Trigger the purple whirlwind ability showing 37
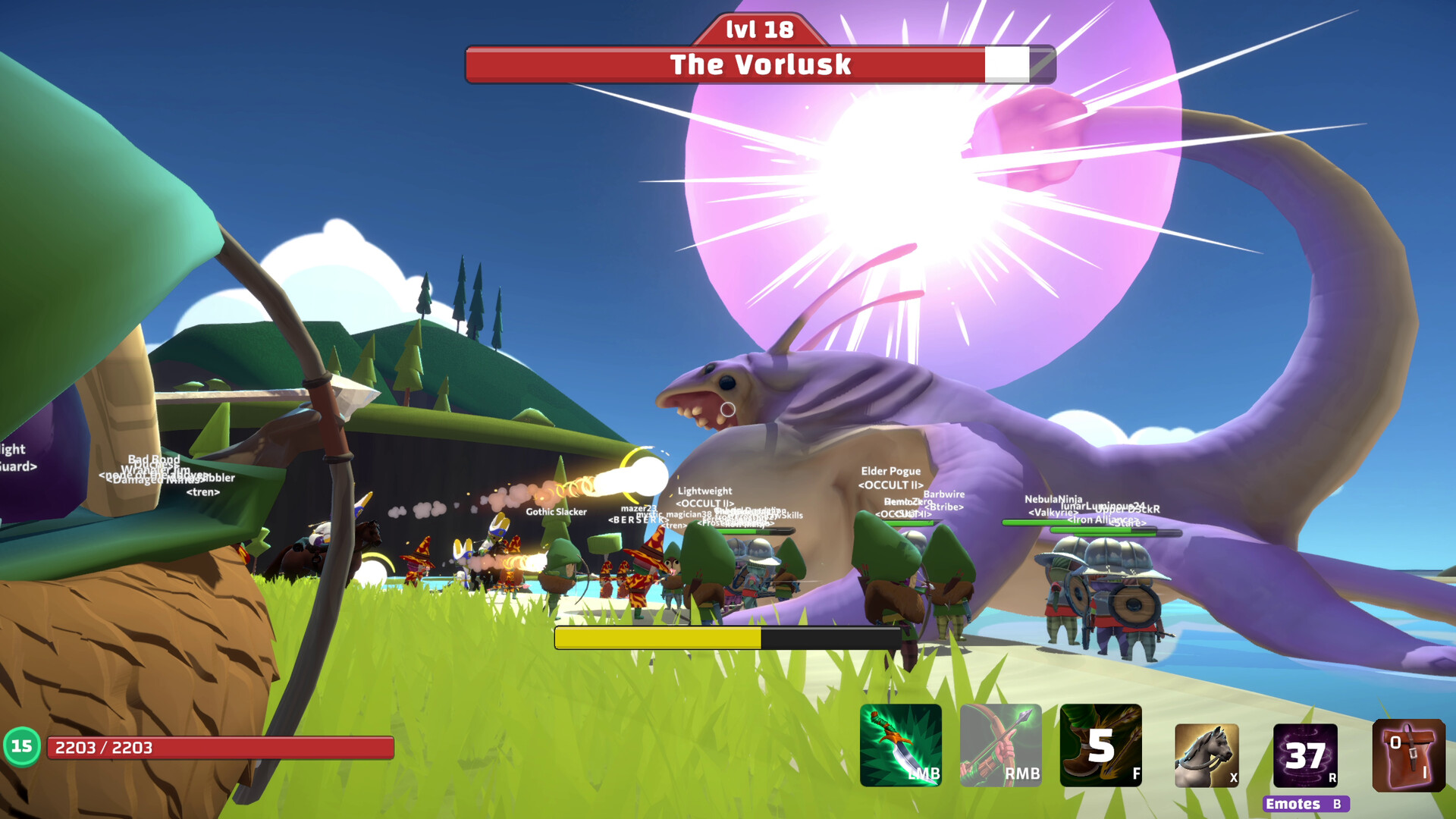 point(1305,755)
